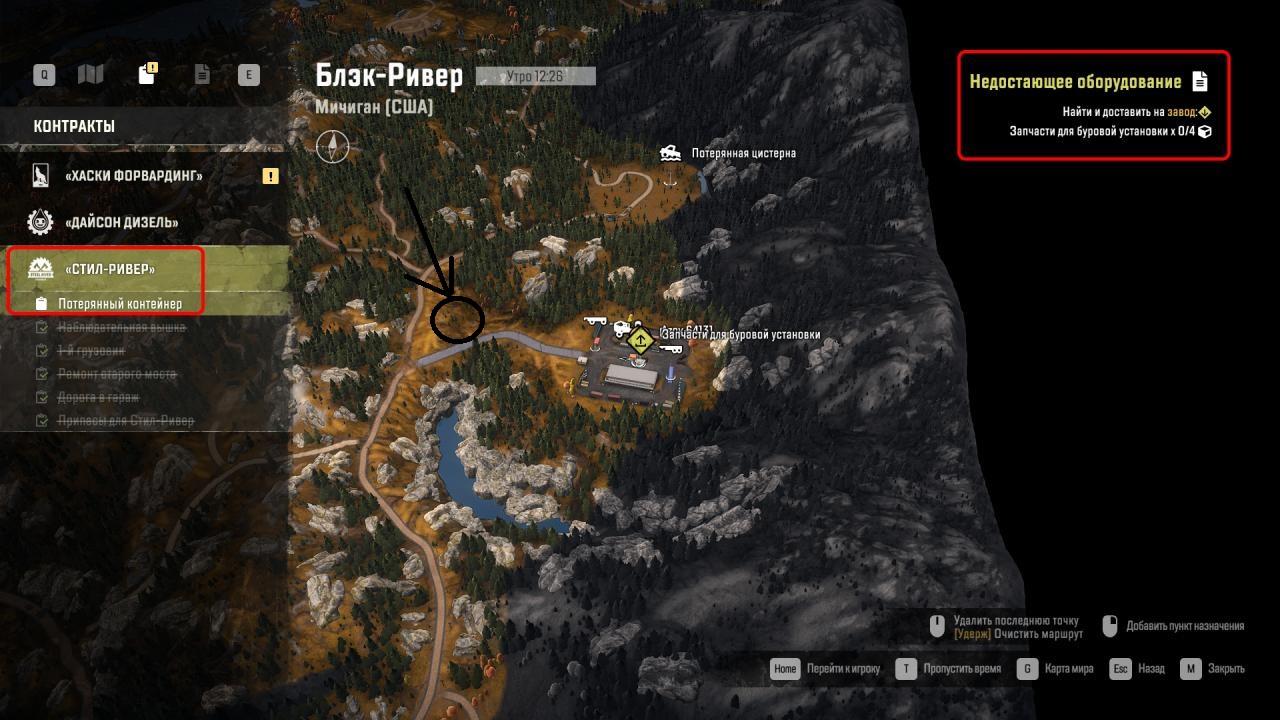Open the Потерянный контейнер contract
The image size is (1280, 720).
pyautogui.click(x=120, y=303)
